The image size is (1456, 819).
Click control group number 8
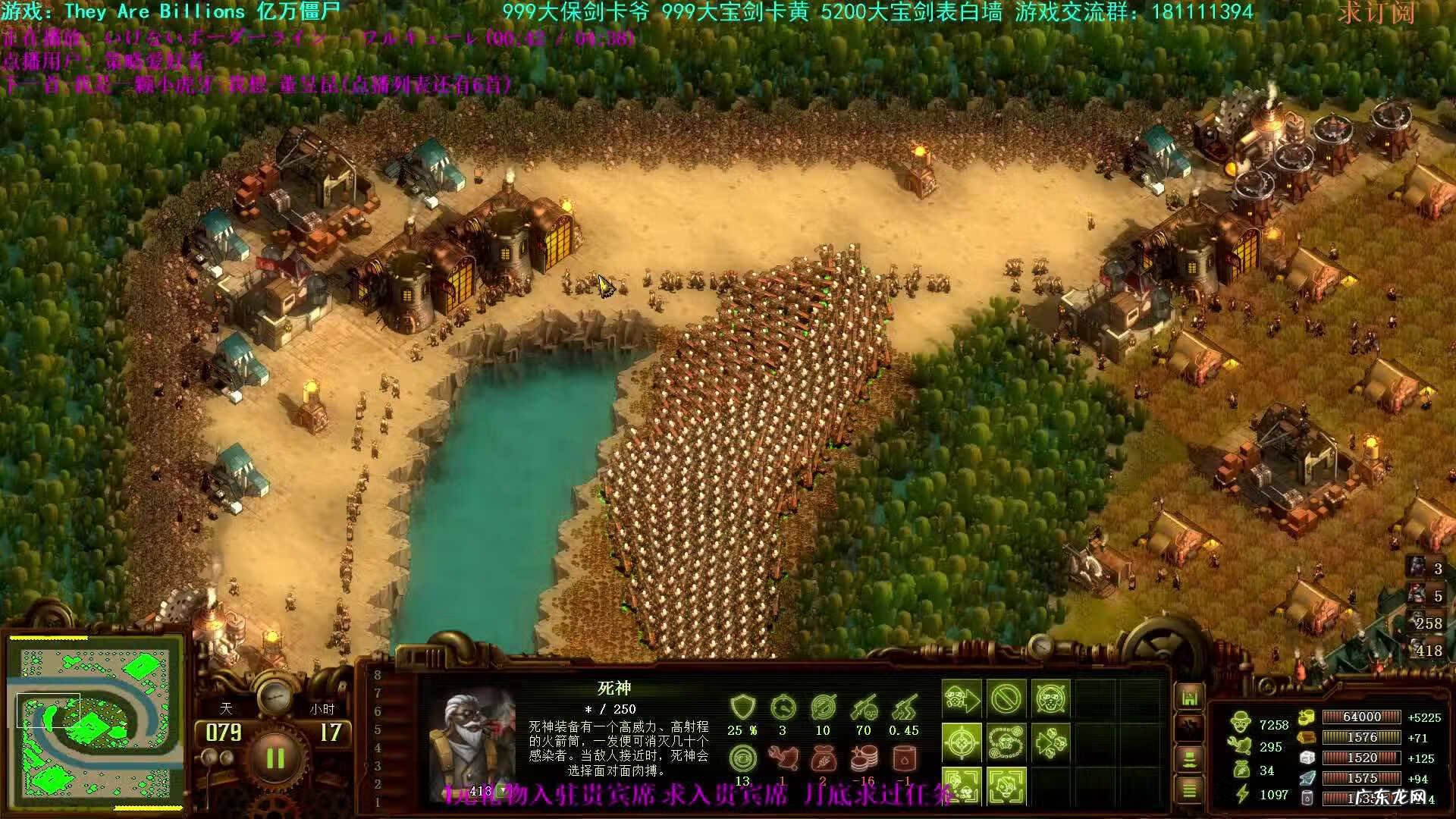coord(378,675)
